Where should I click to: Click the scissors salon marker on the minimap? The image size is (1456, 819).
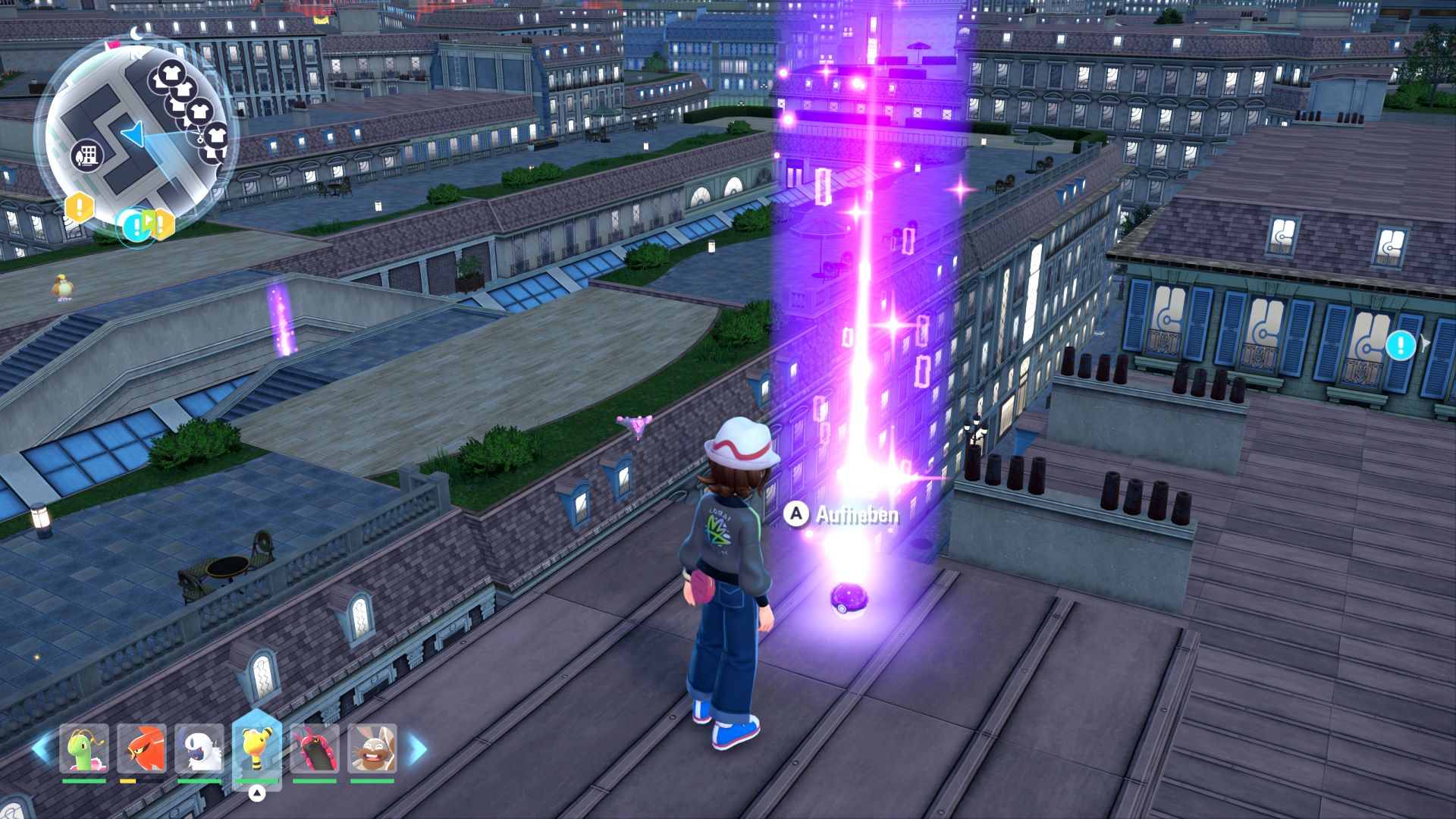(x=200, y=137)
